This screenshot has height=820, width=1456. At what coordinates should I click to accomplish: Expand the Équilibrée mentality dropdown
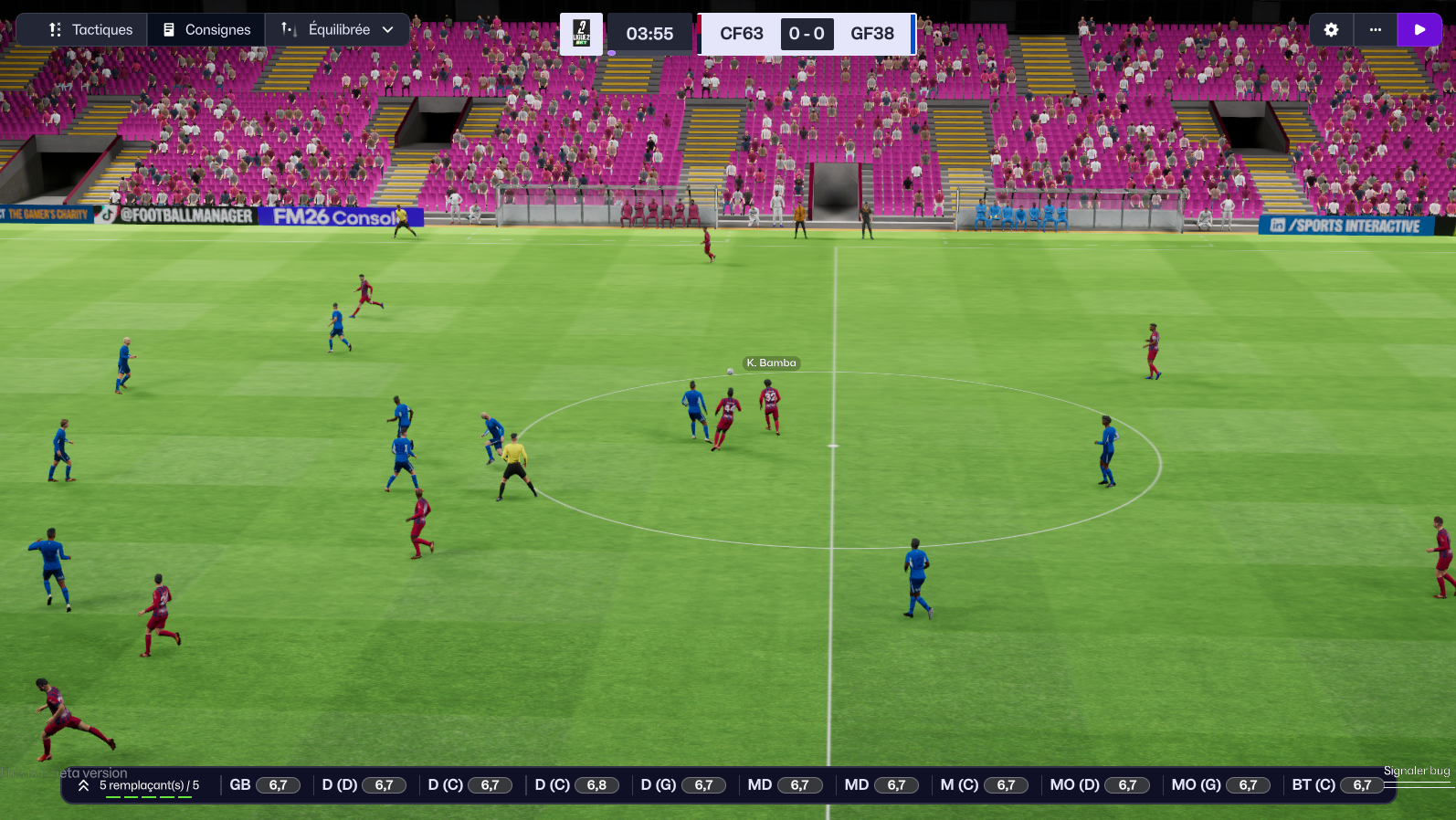point(337,30)
